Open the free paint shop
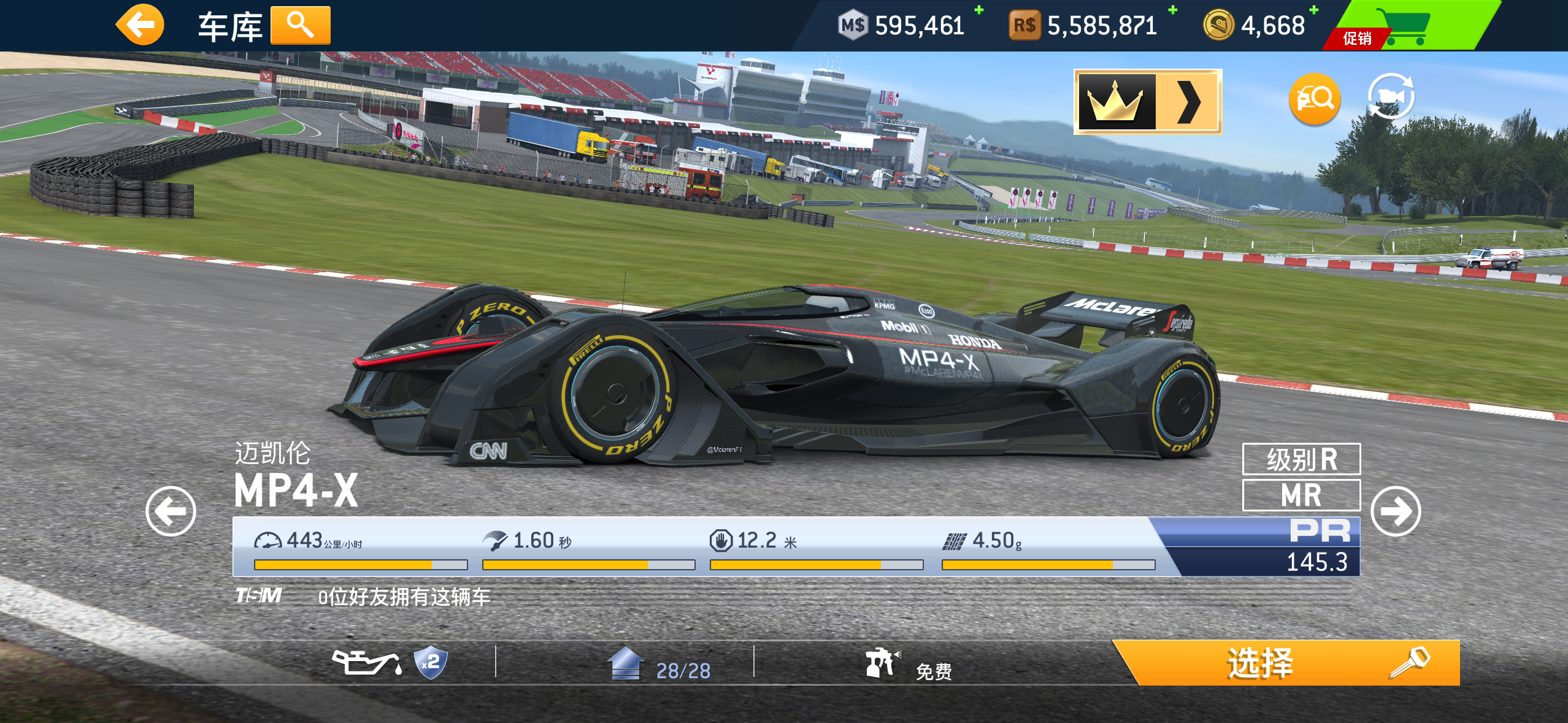 (908, 665)
